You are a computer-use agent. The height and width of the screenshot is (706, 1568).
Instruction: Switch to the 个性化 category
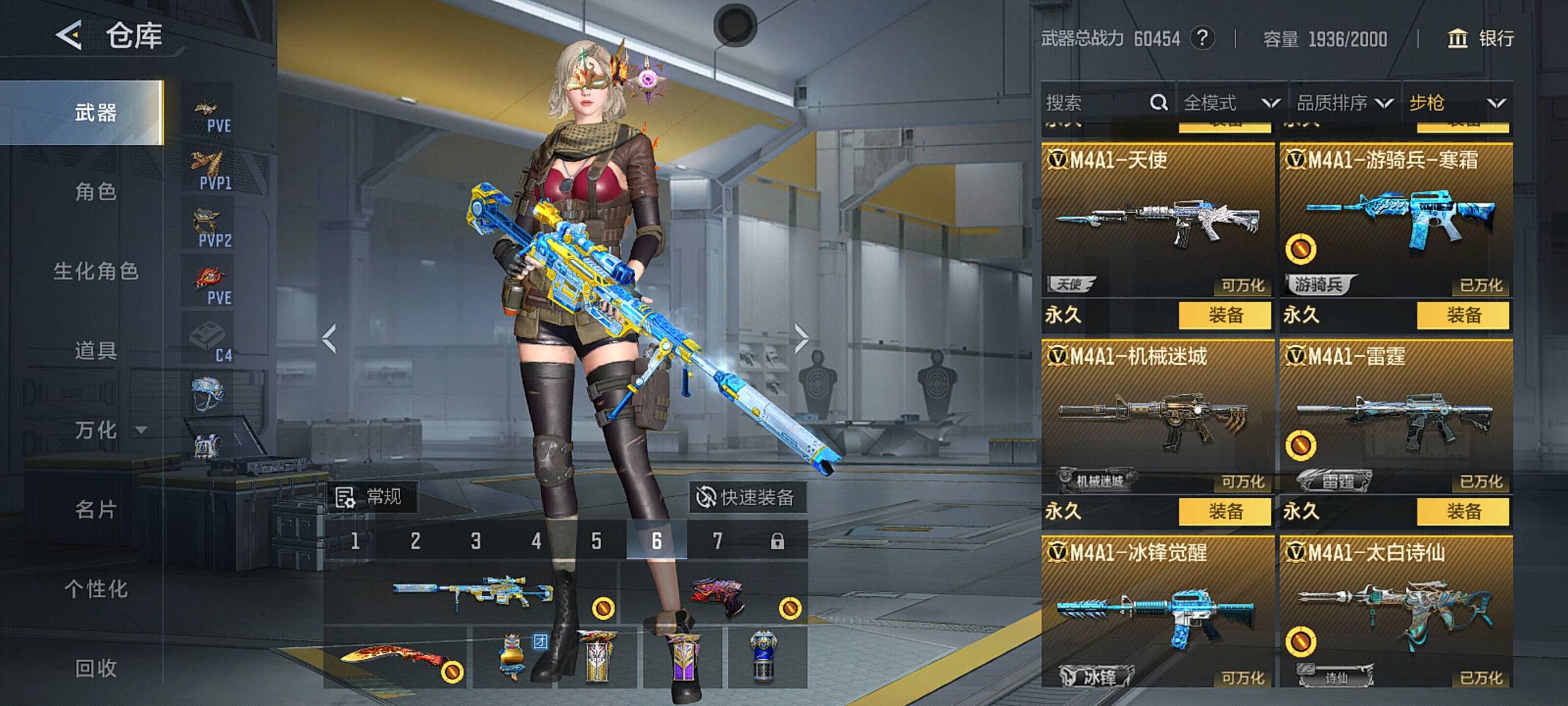pos(95,589)
